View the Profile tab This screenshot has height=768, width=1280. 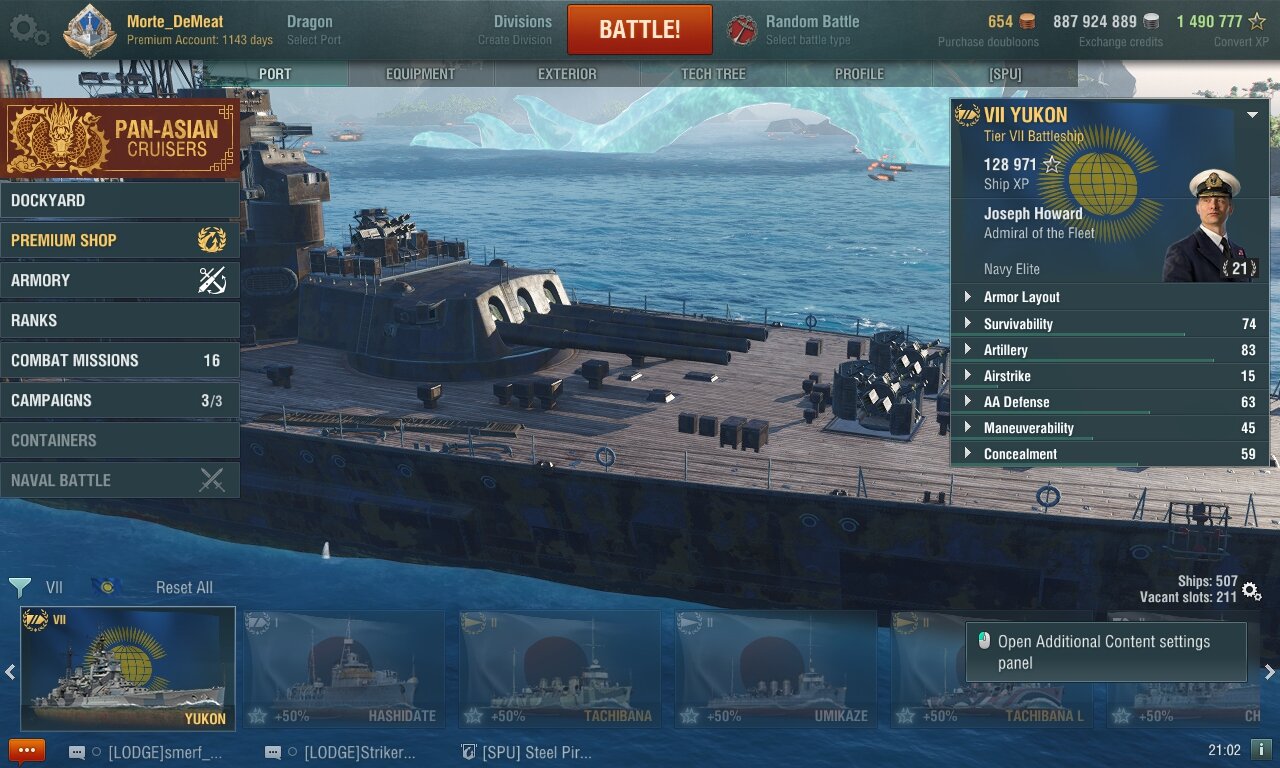(x=859, y=74)
